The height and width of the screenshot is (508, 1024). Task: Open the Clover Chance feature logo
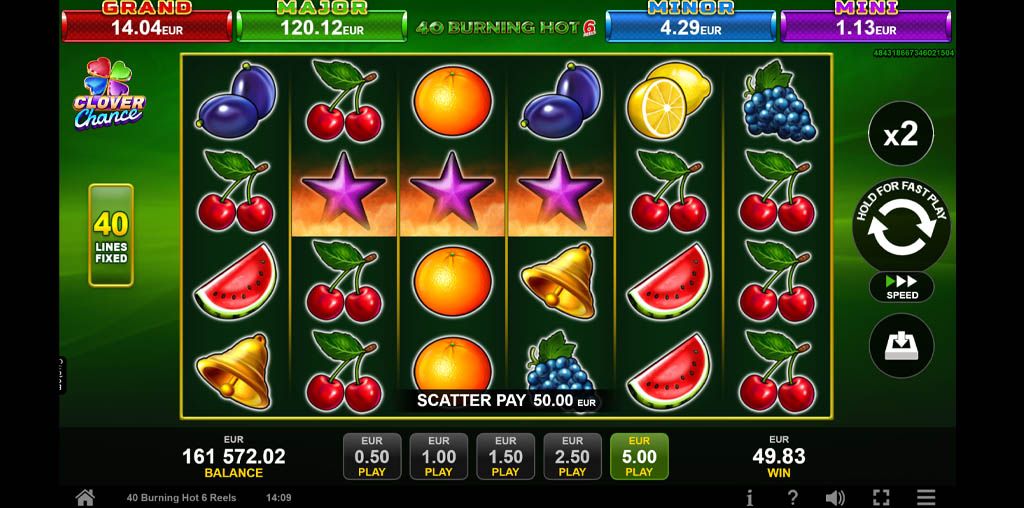click(x=109, y=94)
